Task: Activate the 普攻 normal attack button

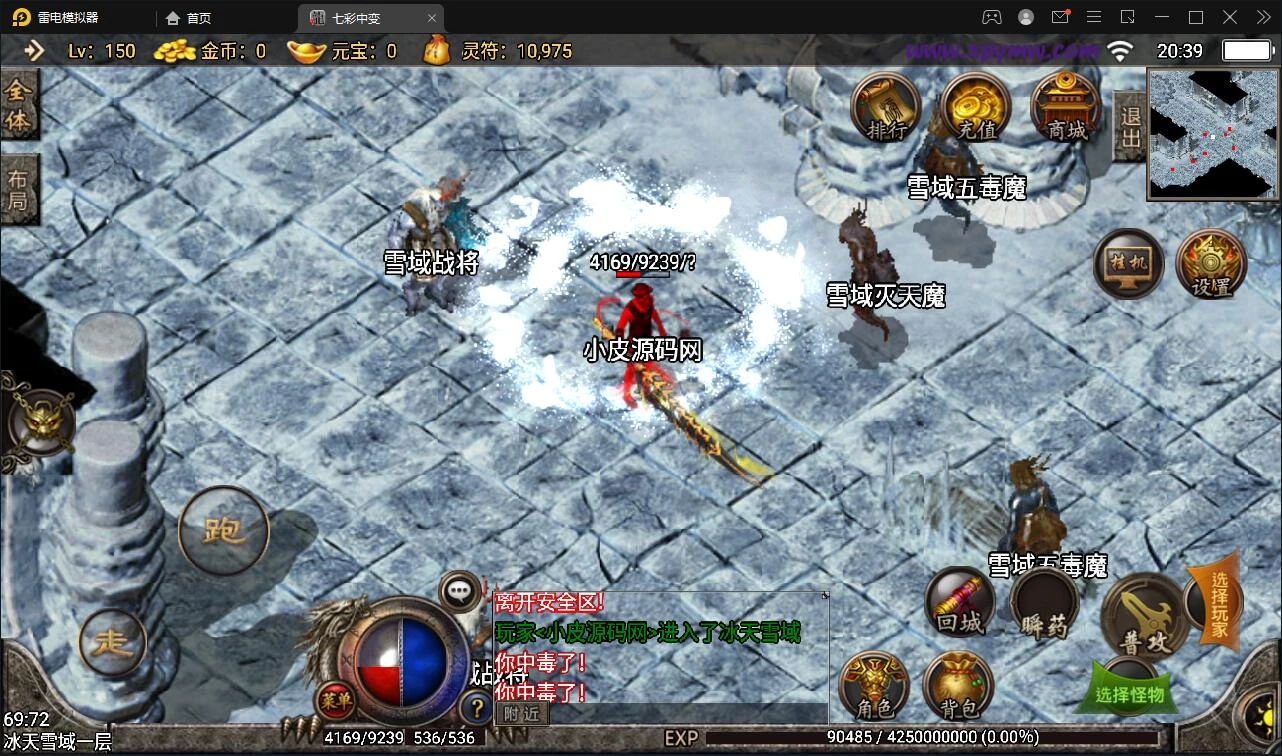Action: click(1144, 616)
